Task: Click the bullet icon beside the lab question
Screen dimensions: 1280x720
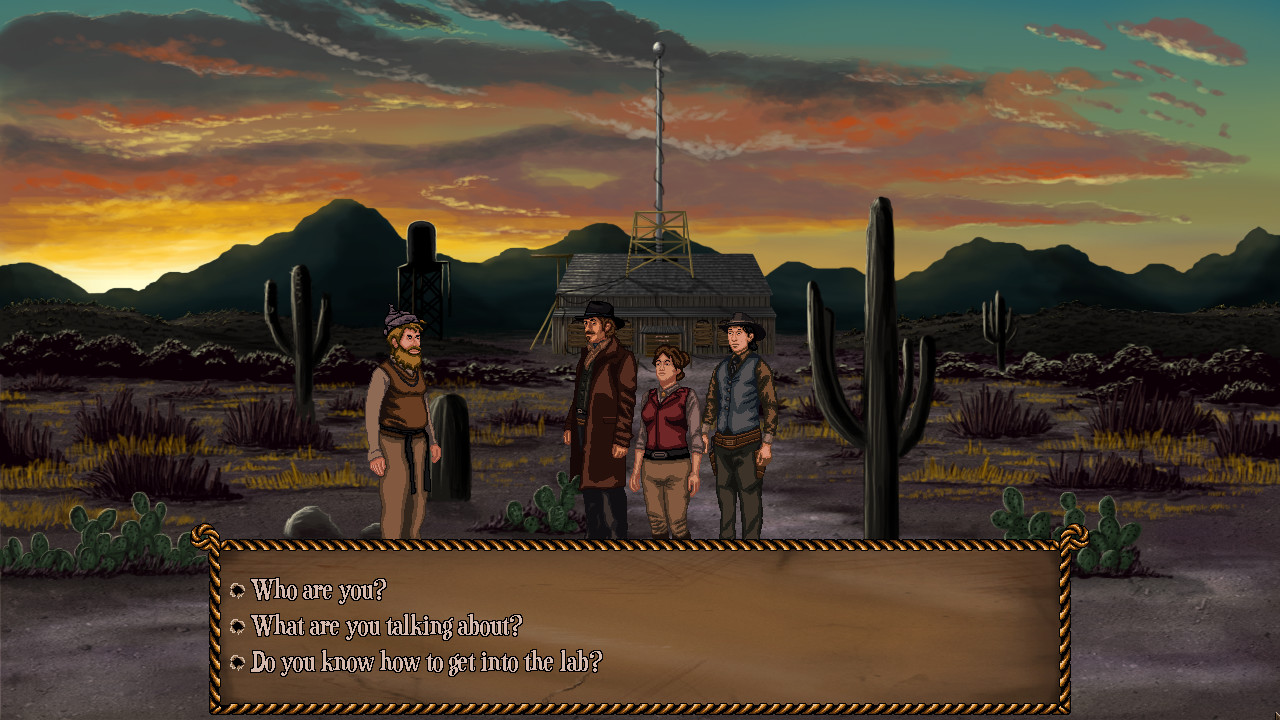Action: pos(238,659)
